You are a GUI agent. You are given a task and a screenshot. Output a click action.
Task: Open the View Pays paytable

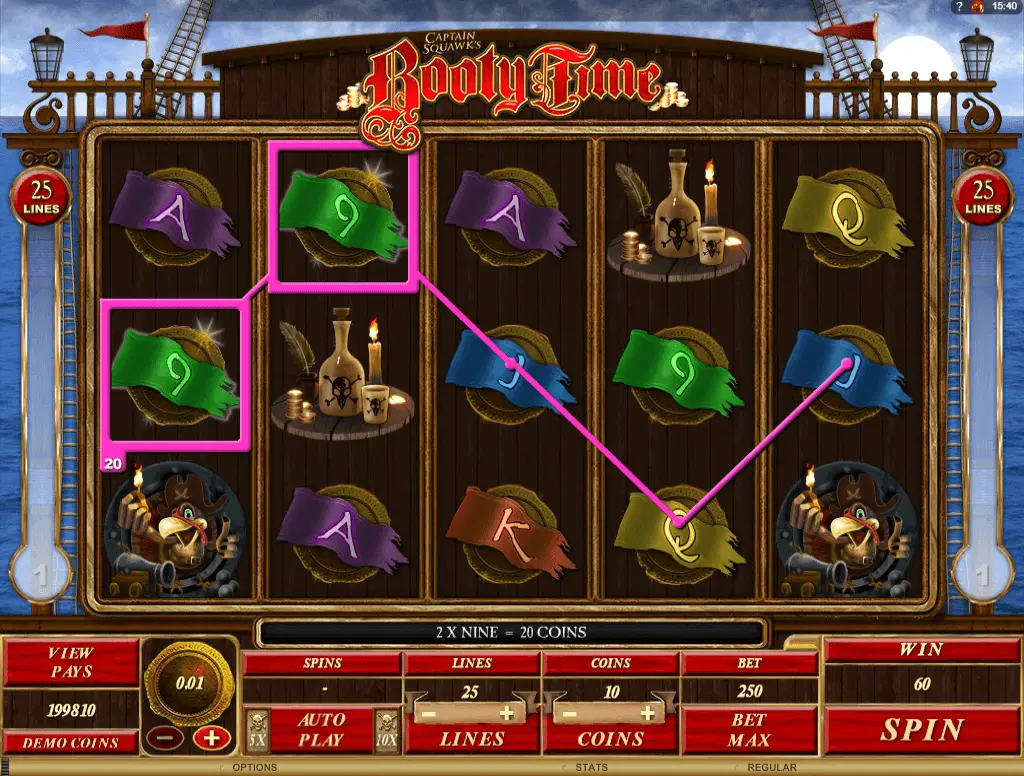click(71, 662)
